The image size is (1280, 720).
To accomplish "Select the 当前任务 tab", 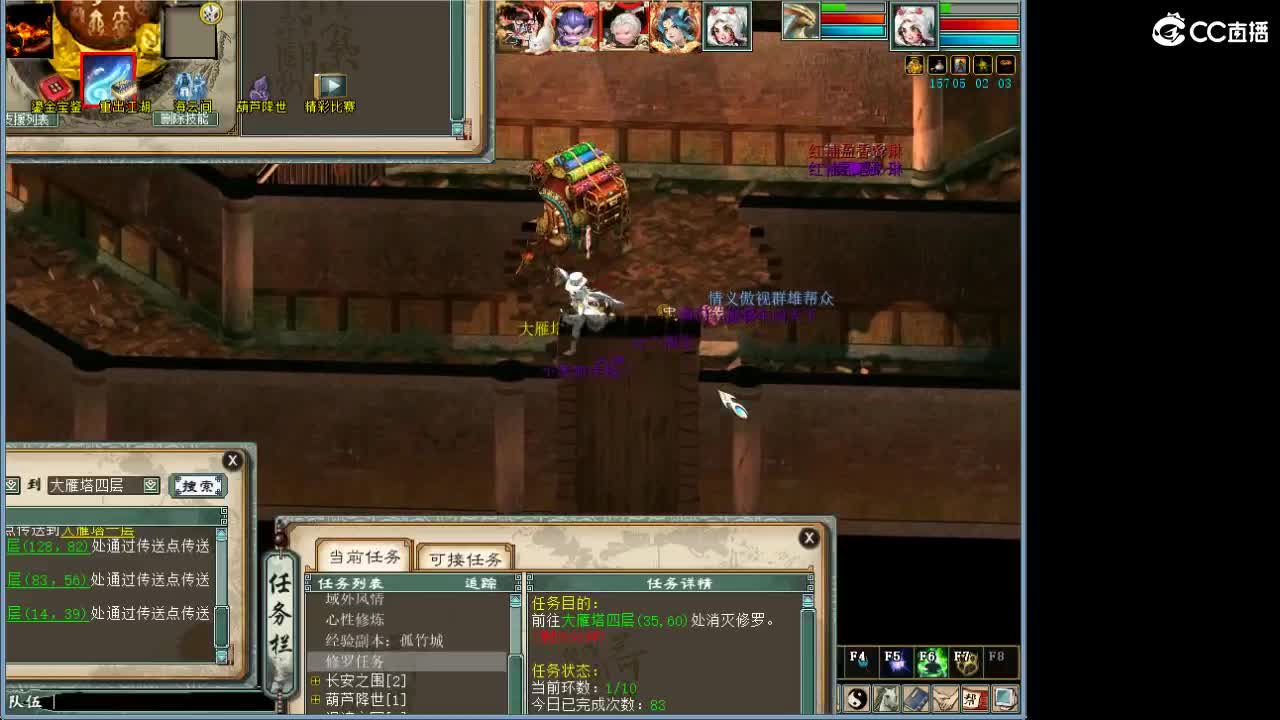I will tap(365, 557).
